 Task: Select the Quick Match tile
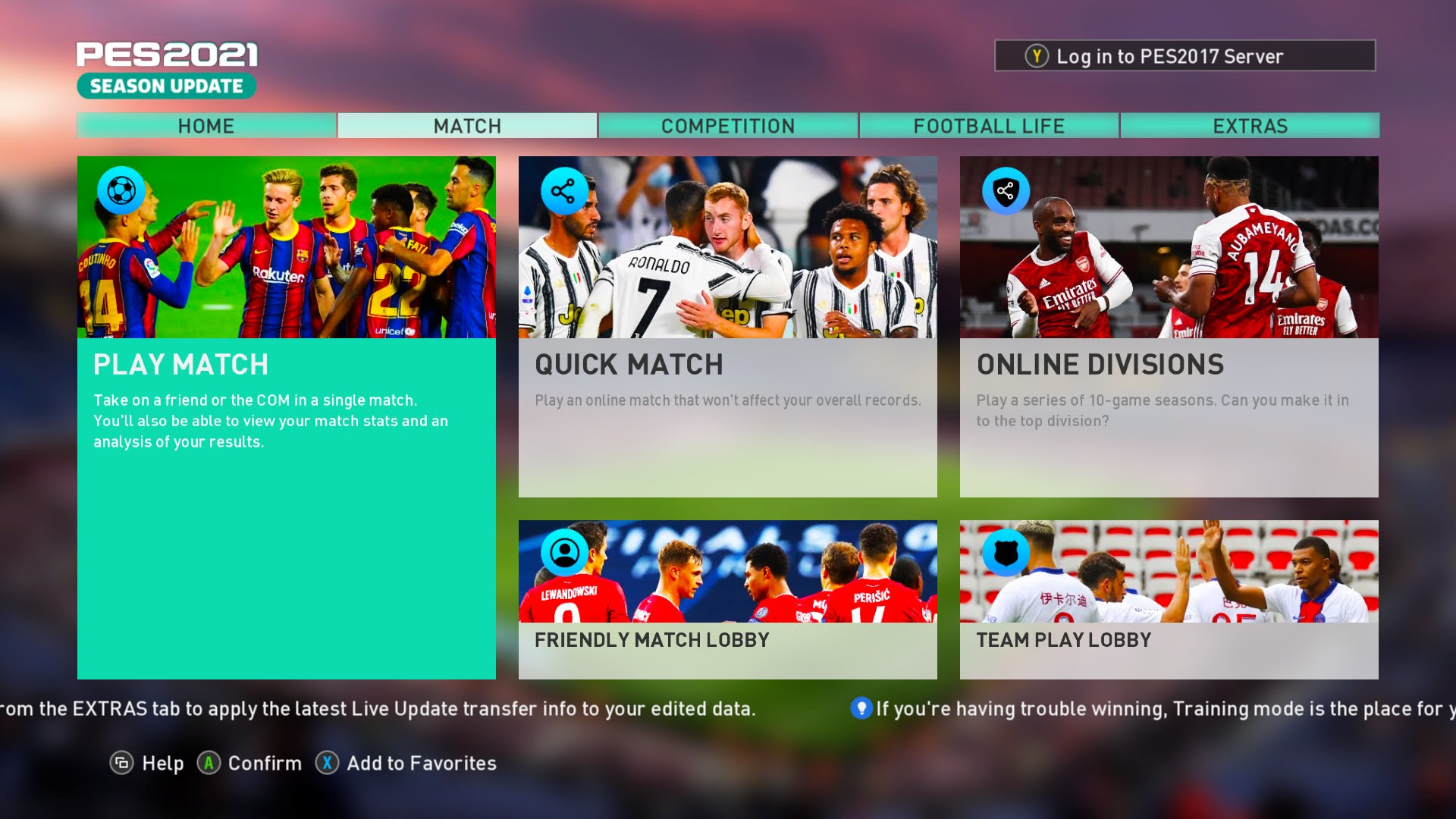pos(727,326)
